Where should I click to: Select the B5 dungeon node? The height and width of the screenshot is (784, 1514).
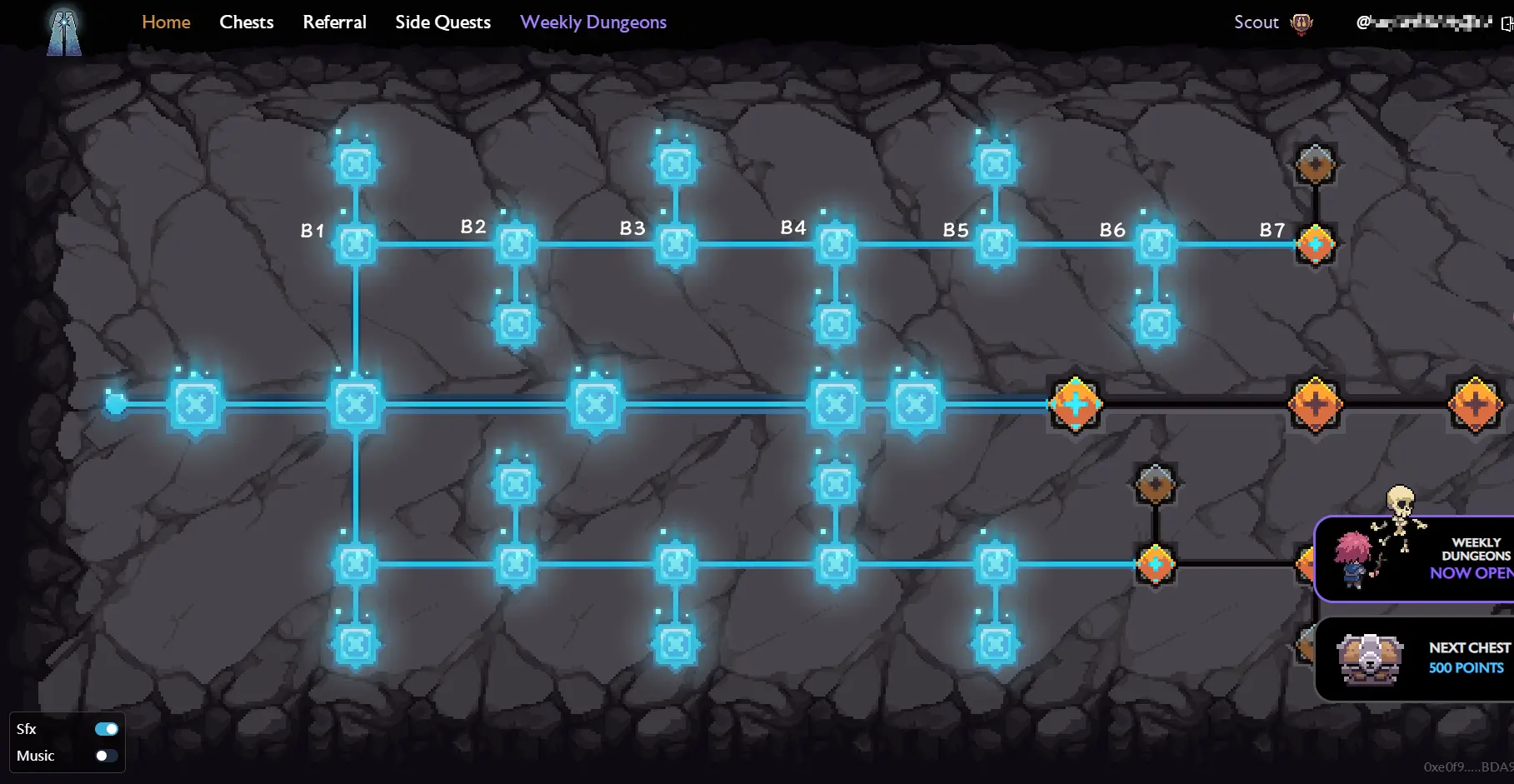995,244
